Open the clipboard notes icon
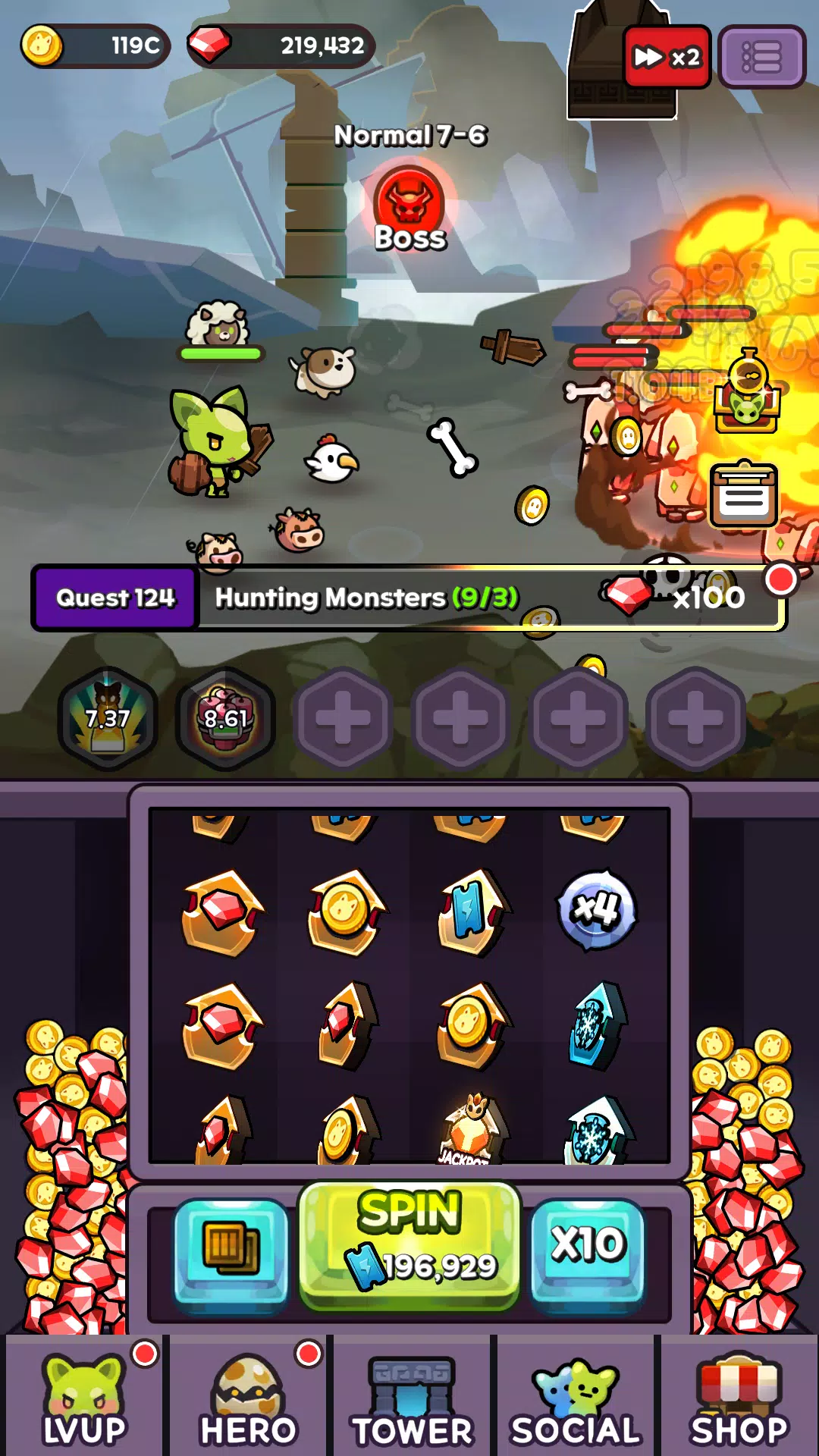 pyautogui.click(x=743, y=495)
